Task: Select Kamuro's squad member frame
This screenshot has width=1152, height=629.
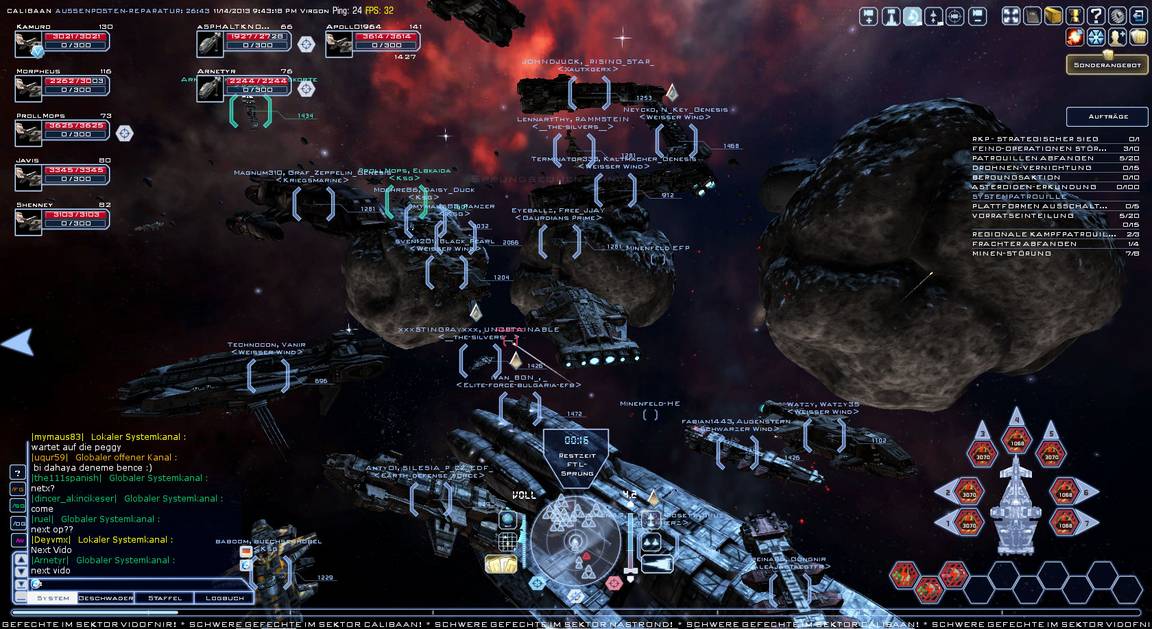Action: 62,42
